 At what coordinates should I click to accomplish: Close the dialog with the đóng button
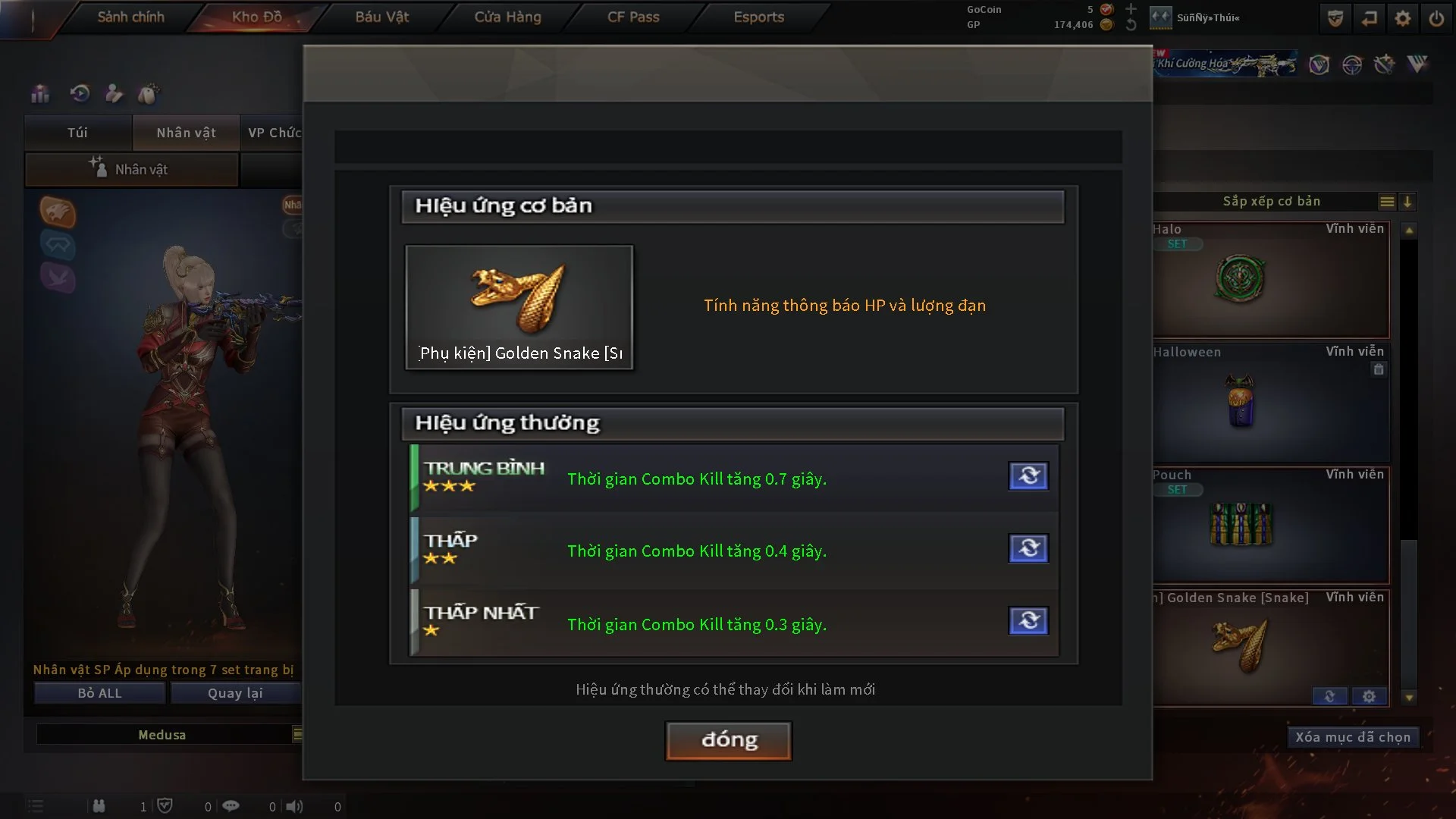728,740
